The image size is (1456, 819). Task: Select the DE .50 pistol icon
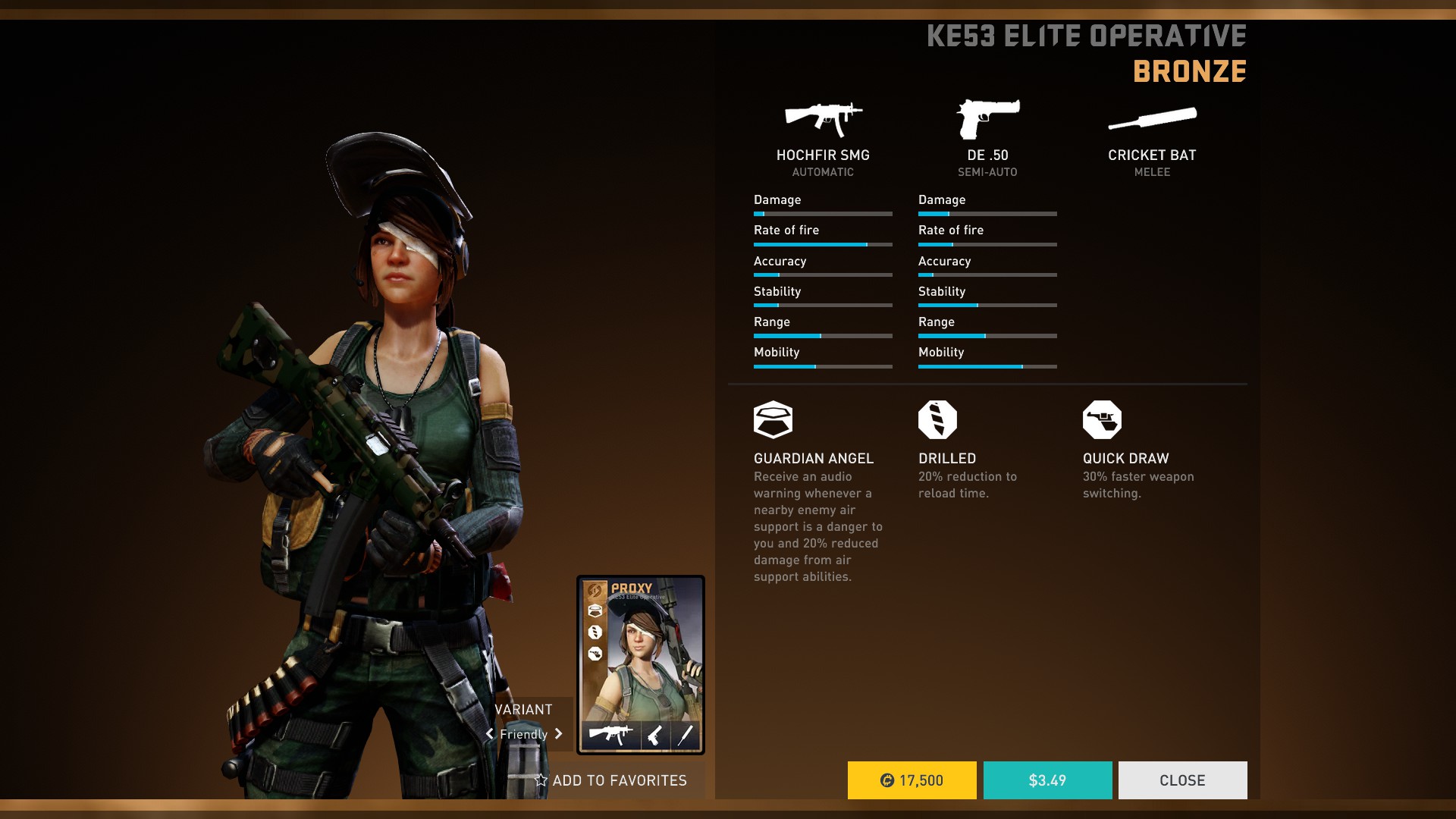pos(987,119)
